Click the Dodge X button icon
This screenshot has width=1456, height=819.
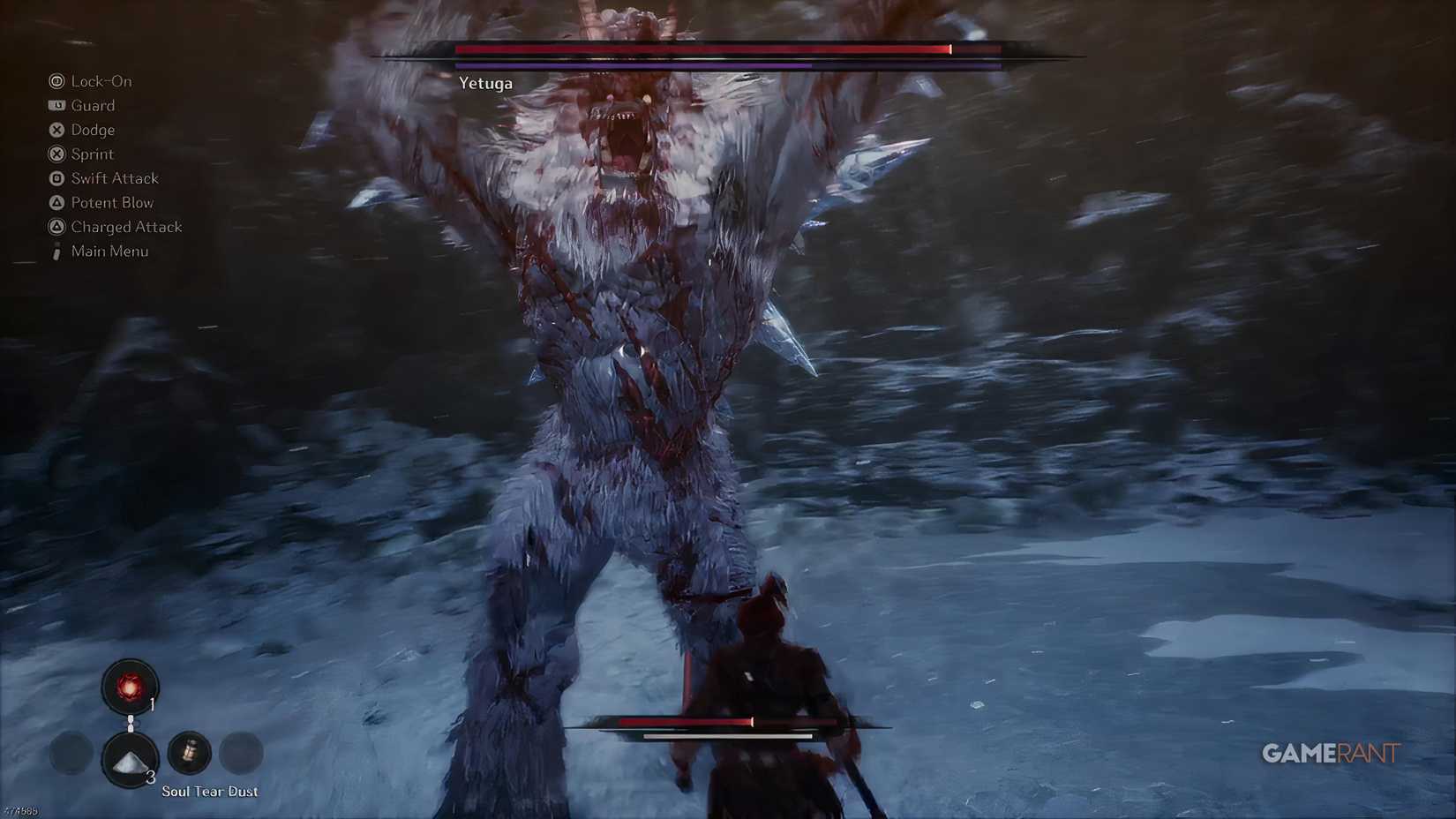click(x=56, y=131)
